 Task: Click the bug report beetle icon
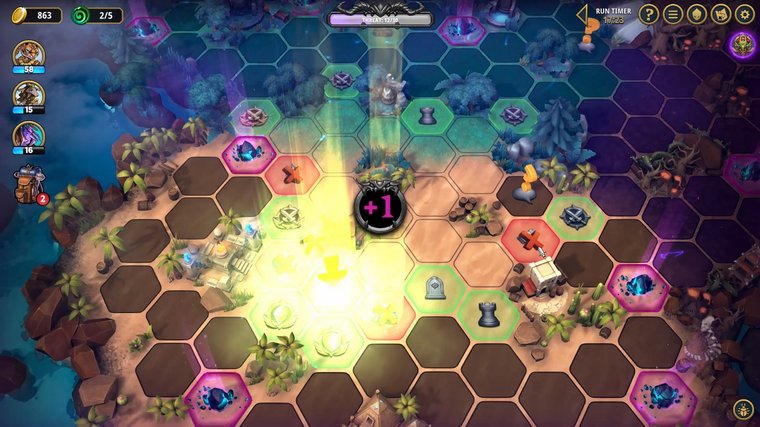point(745,410)
